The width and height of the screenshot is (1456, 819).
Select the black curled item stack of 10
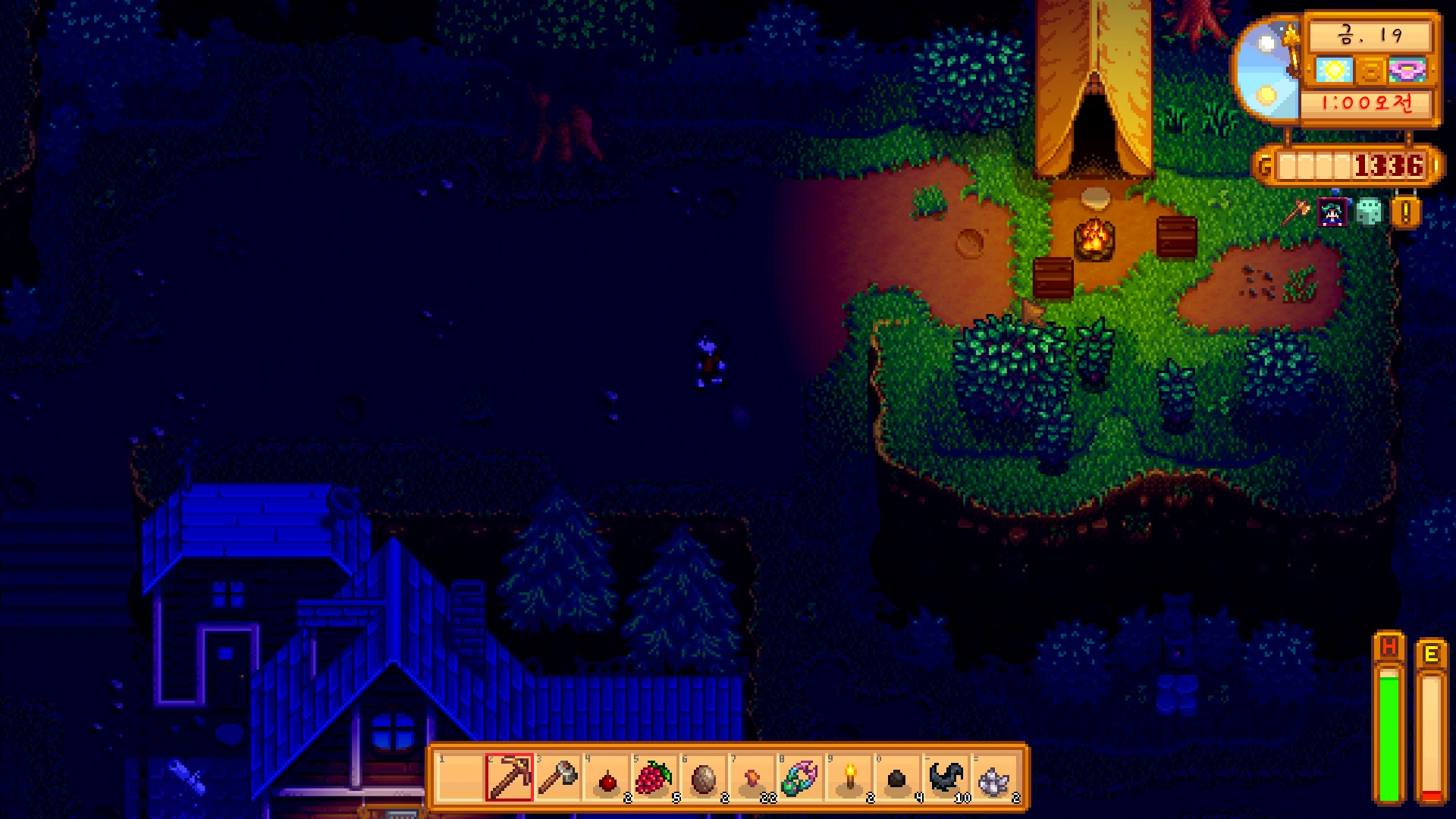coord(946,777)
